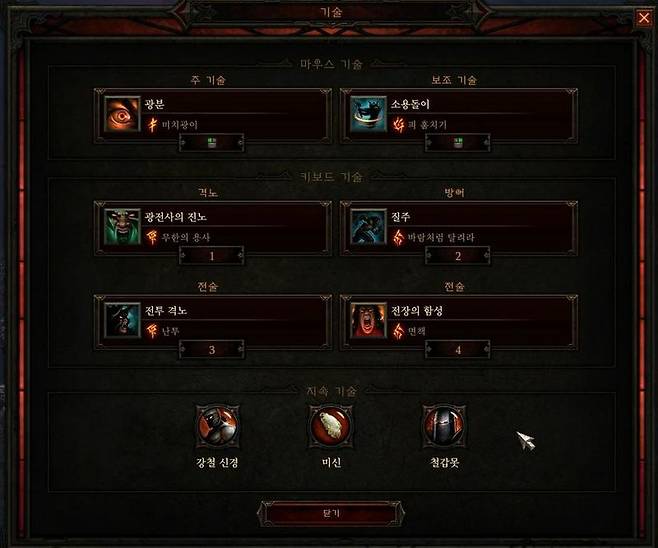This screenshot has width=658, height=548.
Task: Choose the 강철 신경 passive skill
Action: tap(216, 426)
